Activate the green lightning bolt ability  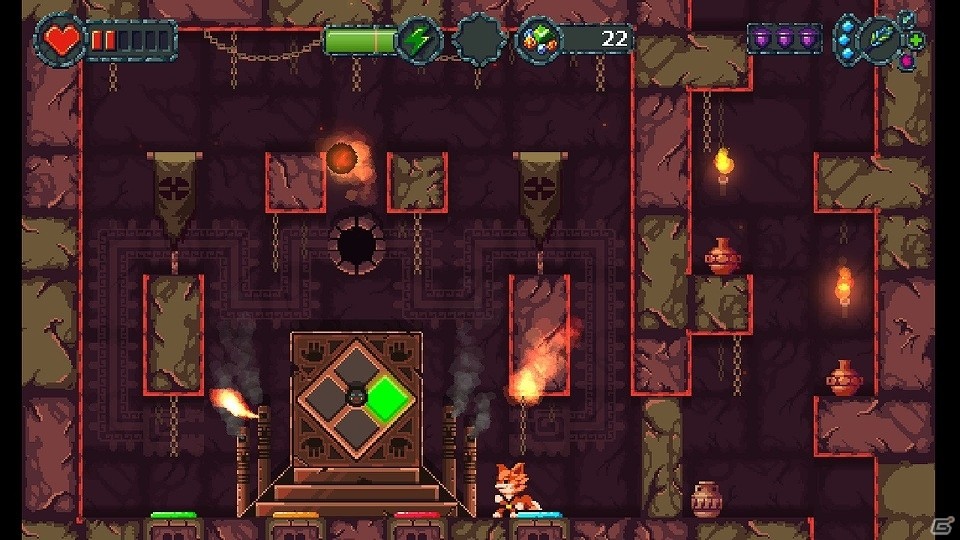417,41
